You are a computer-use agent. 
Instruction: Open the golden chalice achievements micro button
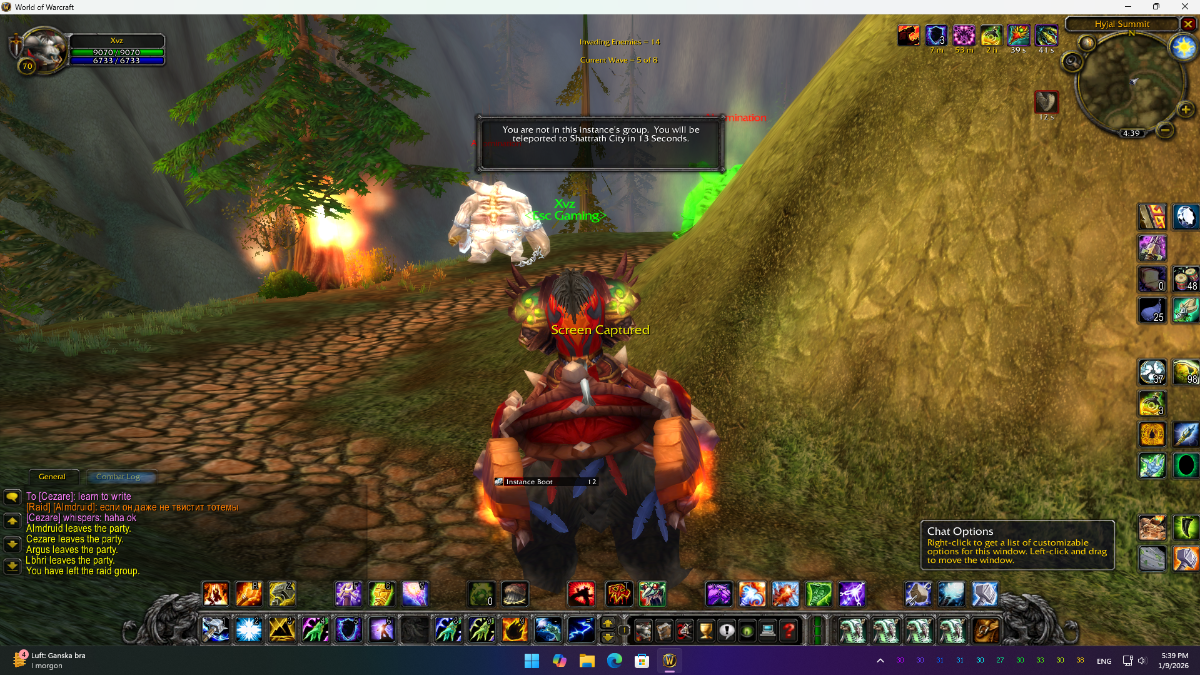[704, 630]
